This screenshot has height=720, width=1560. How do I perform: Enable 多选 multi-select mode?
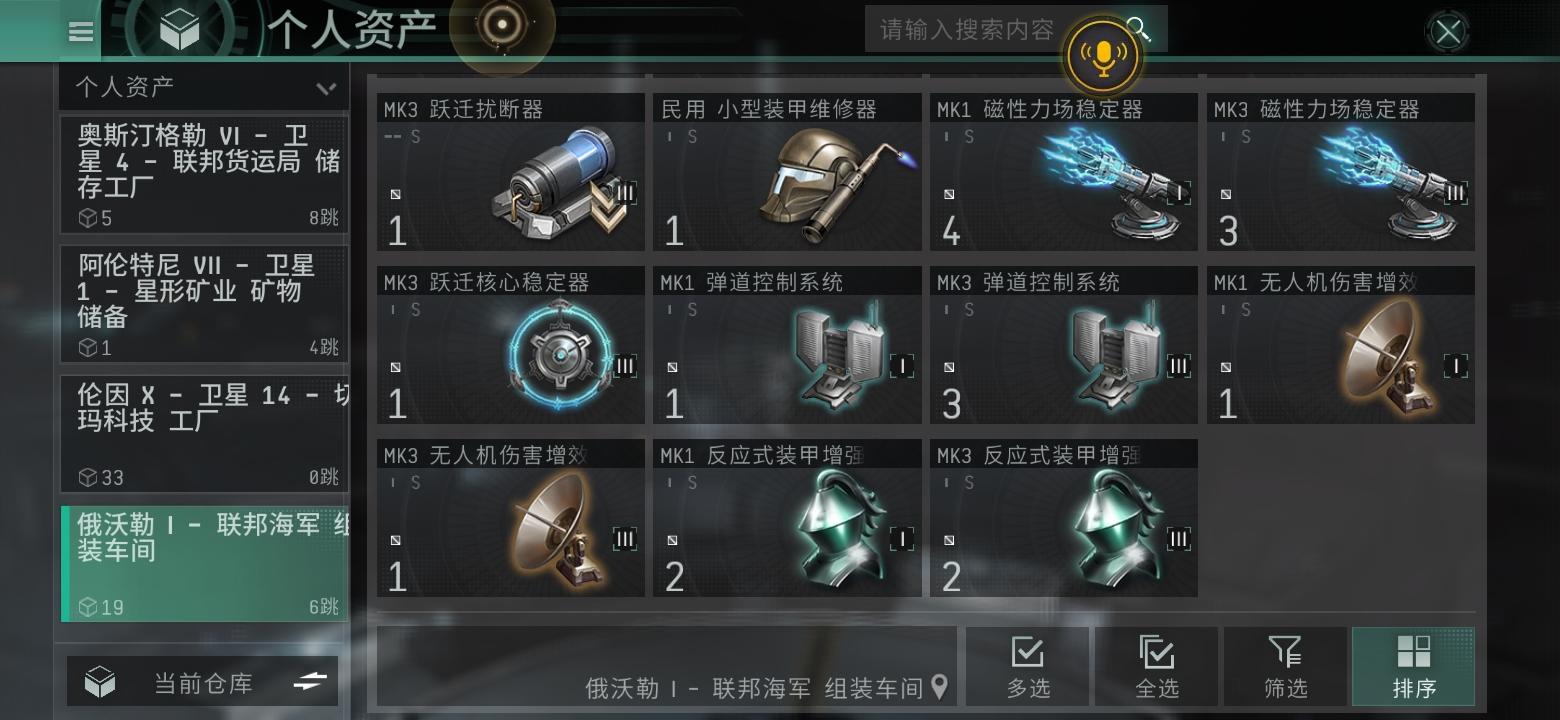(x=1029, y=665)
